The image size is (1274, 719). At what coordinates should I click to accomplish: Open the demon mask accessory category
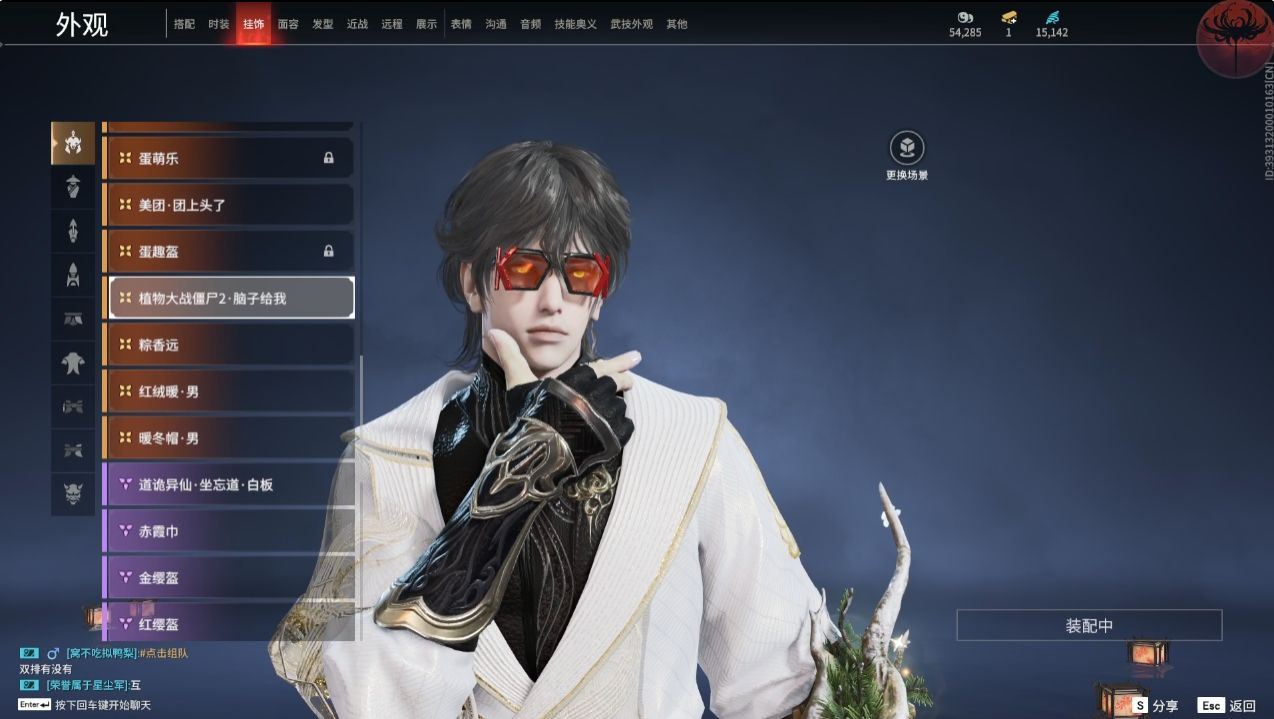click(73, 493)
